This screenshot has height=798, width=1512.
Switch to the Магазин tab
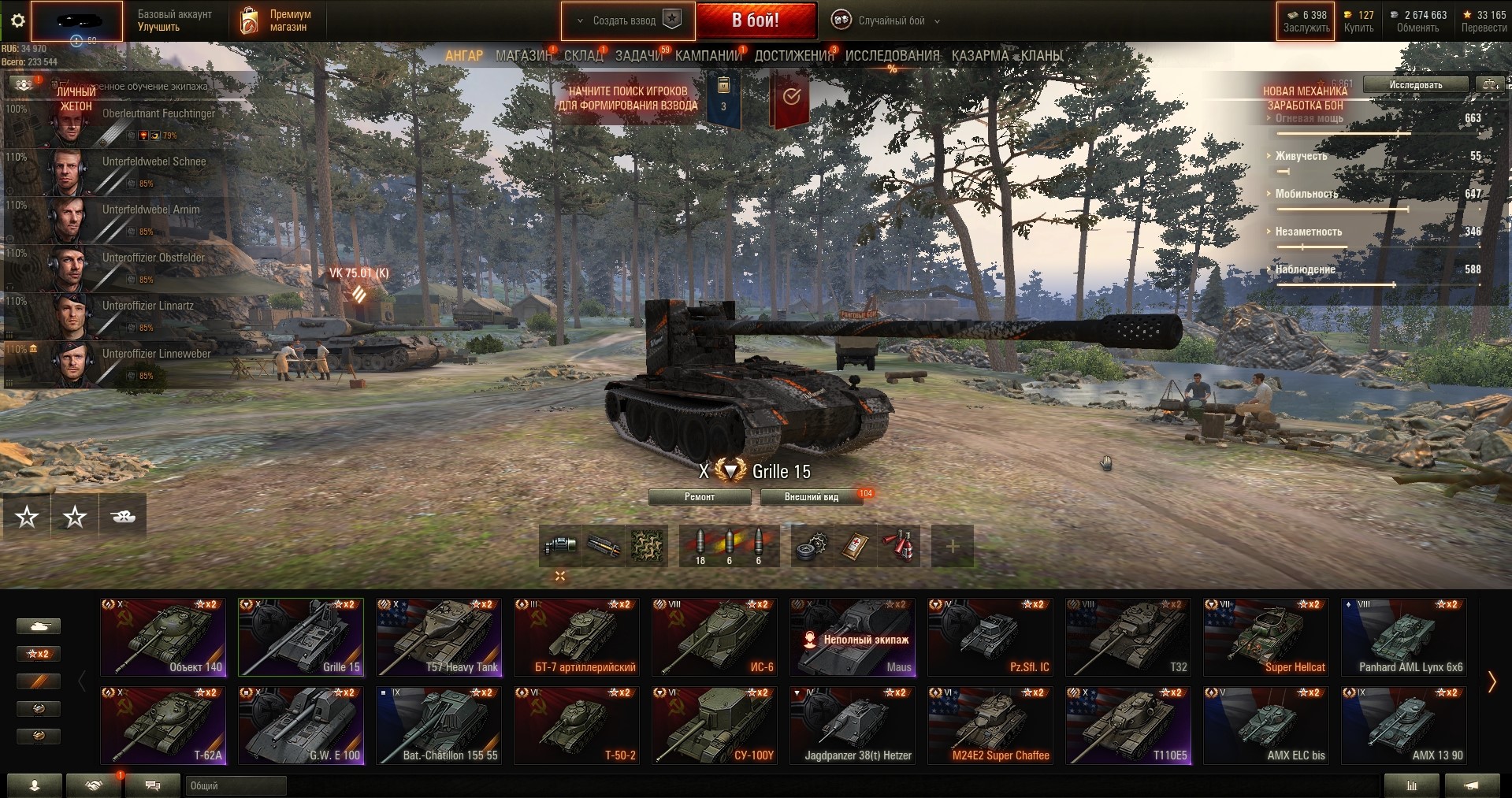coord(523,56)
